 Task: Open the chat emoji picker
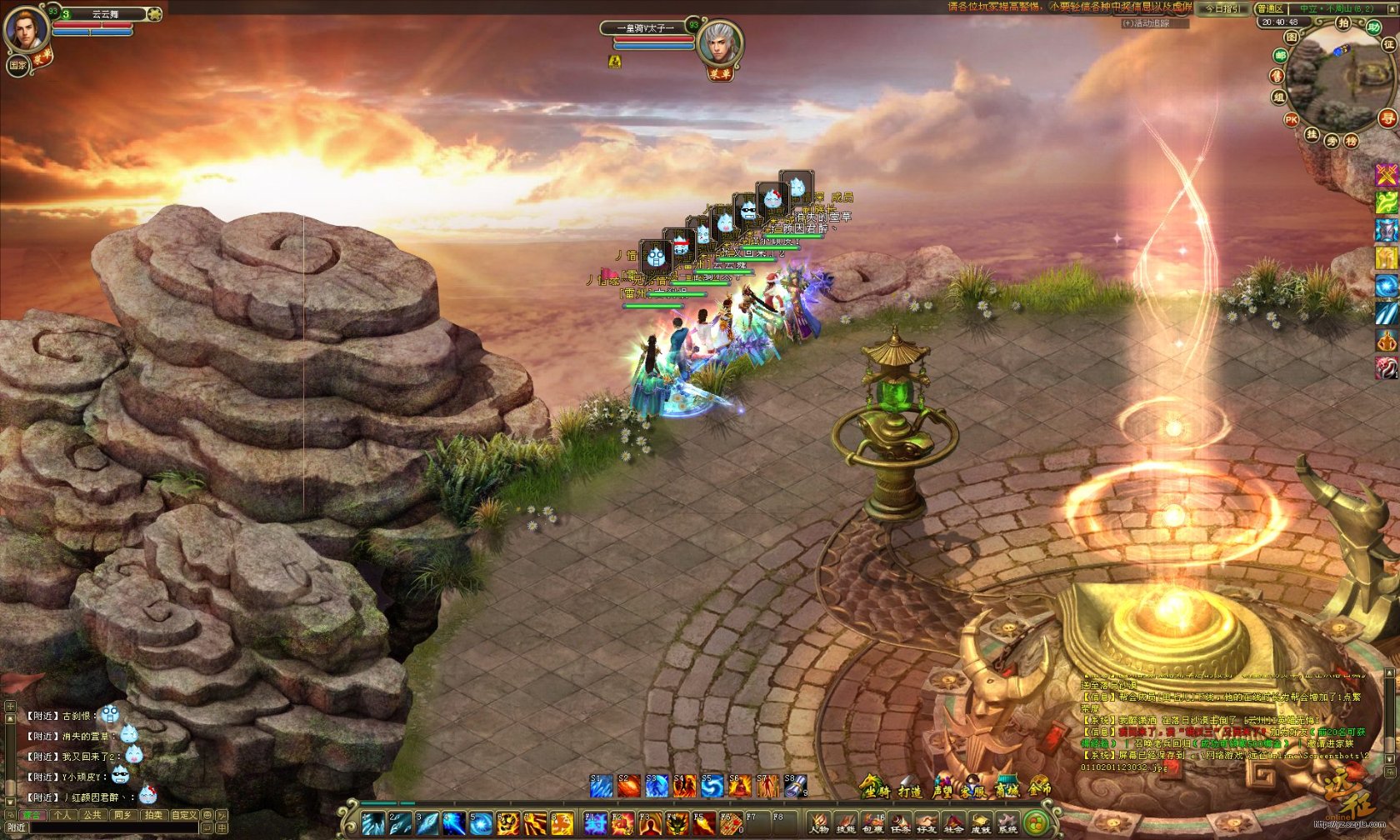pyautogui.click(x=207, y=815)
